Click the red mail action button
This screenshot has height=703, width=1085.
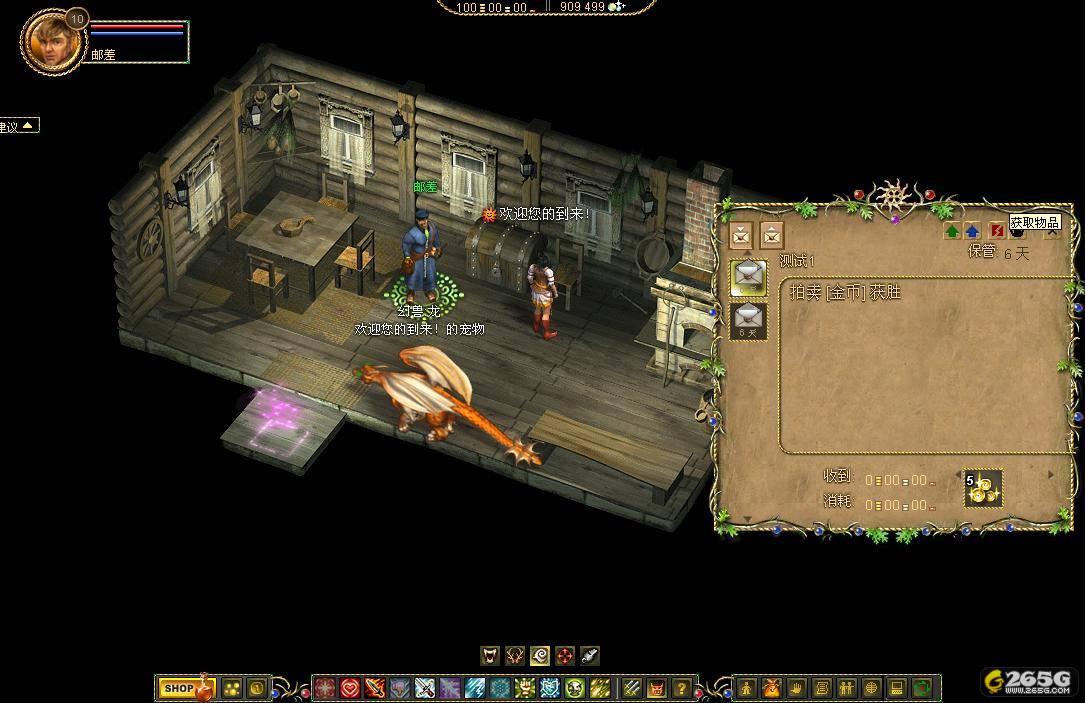pyautogui.click(x=996, y=231)
